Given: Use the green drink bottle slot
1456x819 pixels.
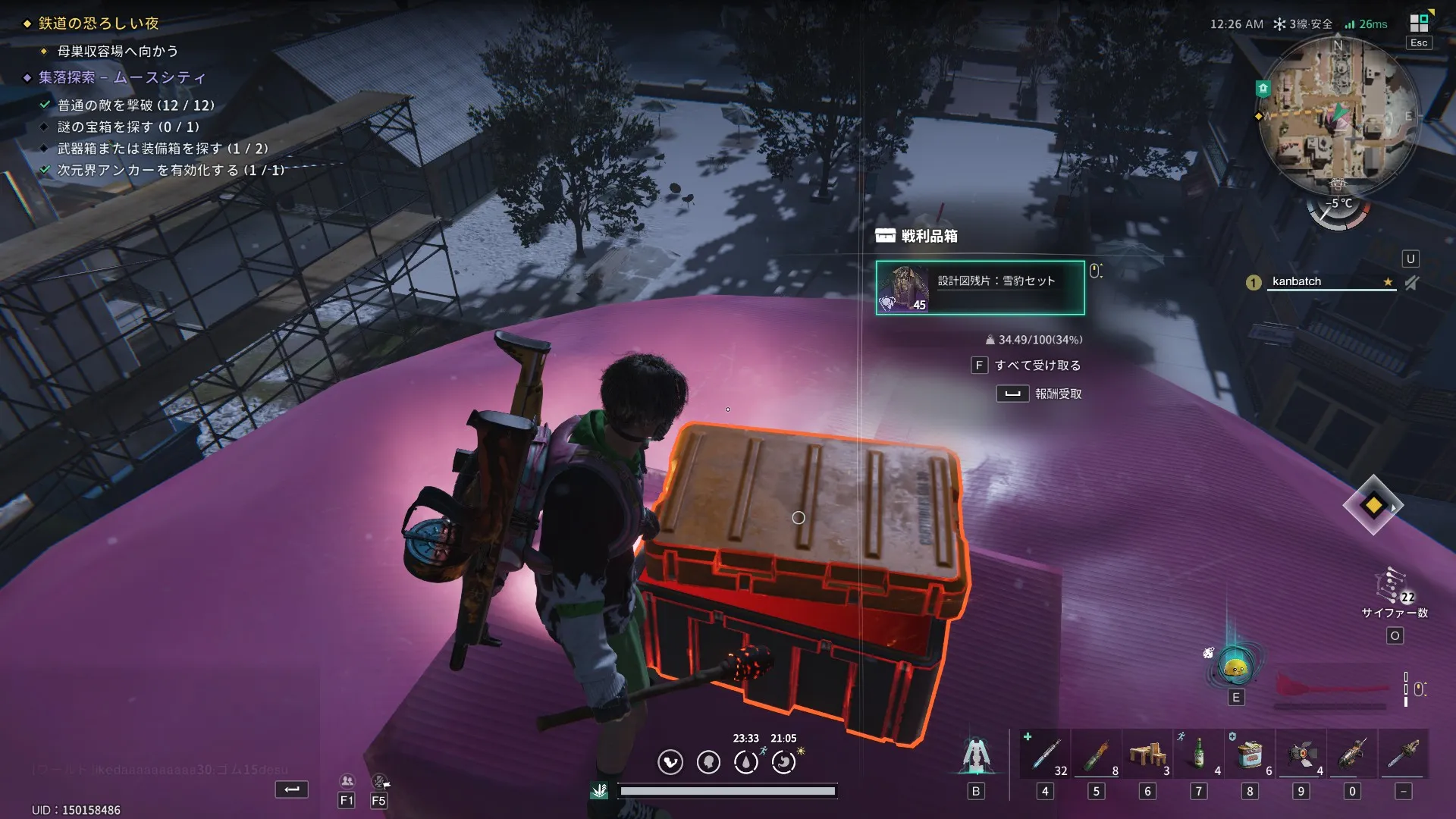Looking at the screenshot, I should pos(1199,755).
